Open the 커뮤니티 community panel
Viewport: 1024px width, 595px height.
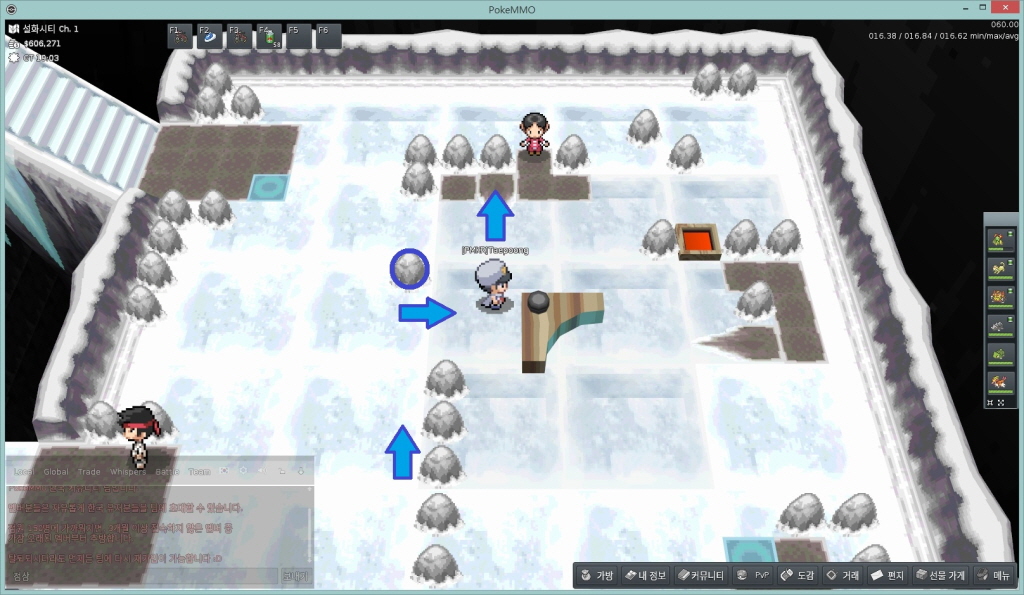[x=699, y=575]
